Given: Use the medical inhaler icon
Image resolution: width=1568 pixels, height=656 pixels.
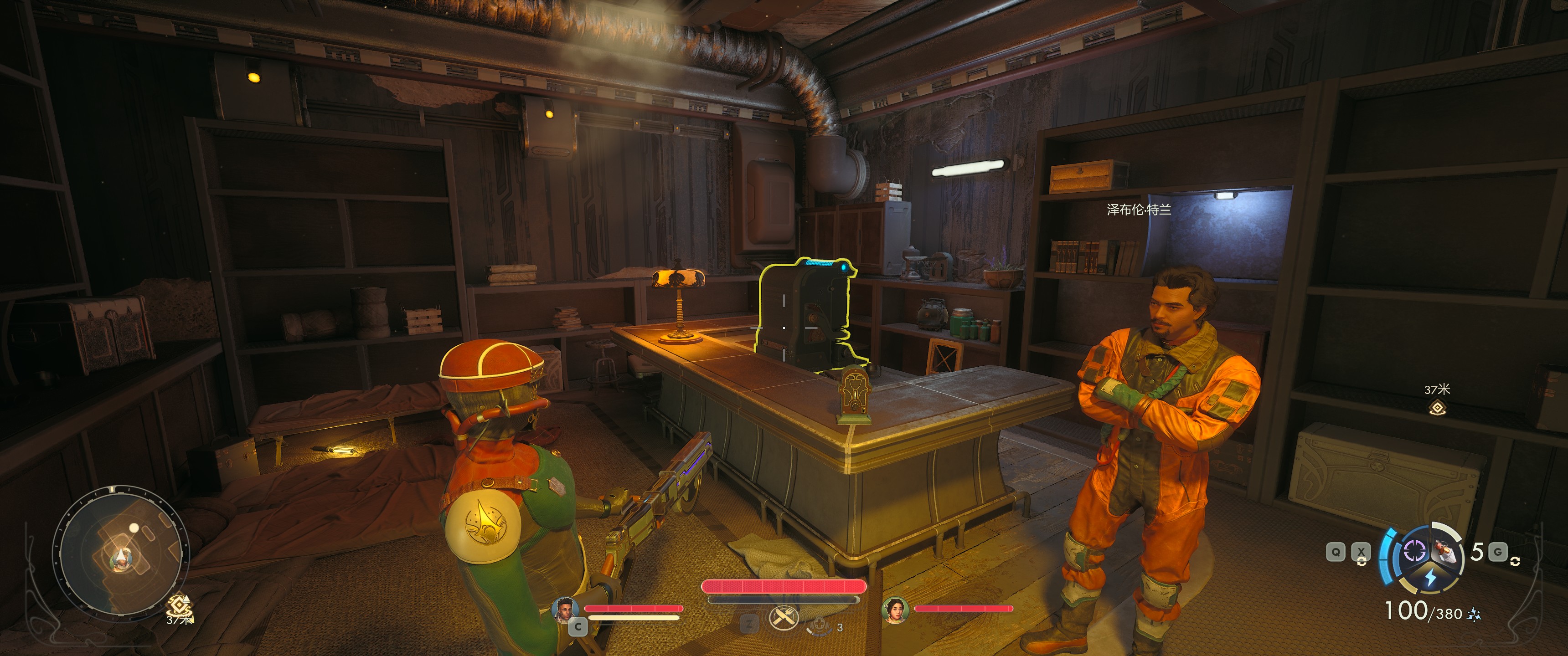Looking at the screenshot, I should pos(819,625).
